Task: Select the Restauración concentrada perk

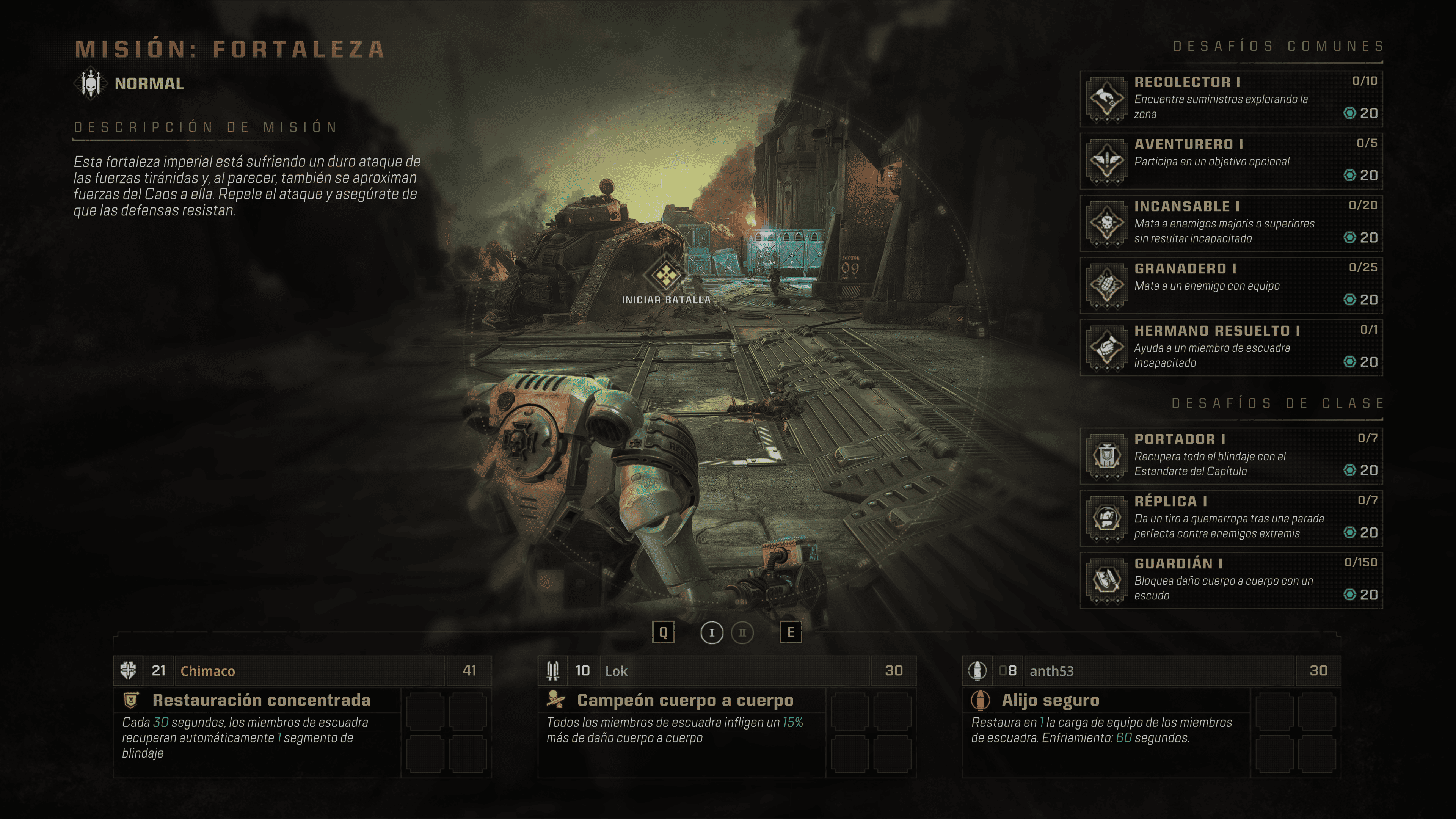Action: (x=261, y=700)
